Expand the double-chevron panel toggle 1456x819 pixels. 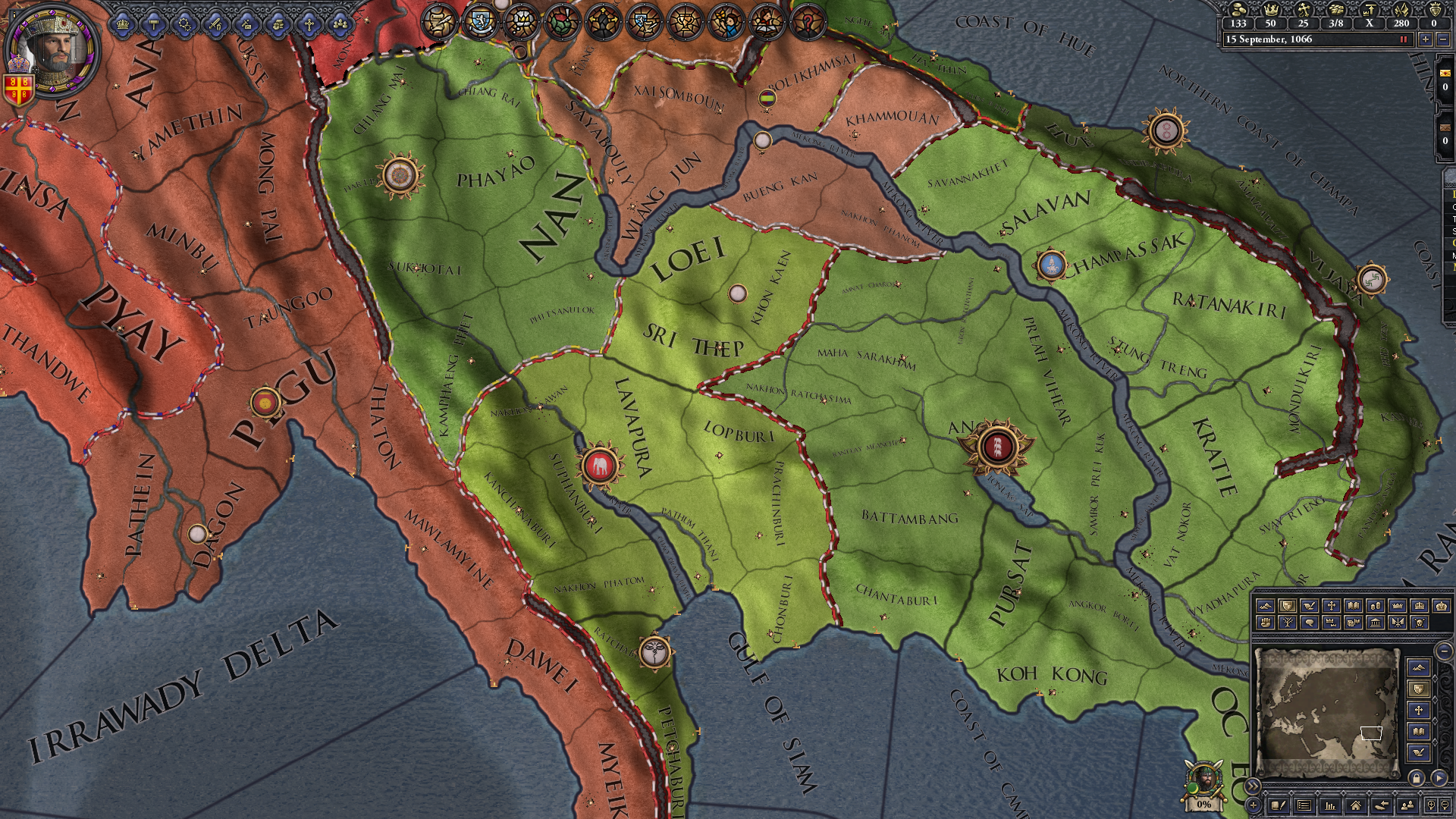tap(1254, 785)
